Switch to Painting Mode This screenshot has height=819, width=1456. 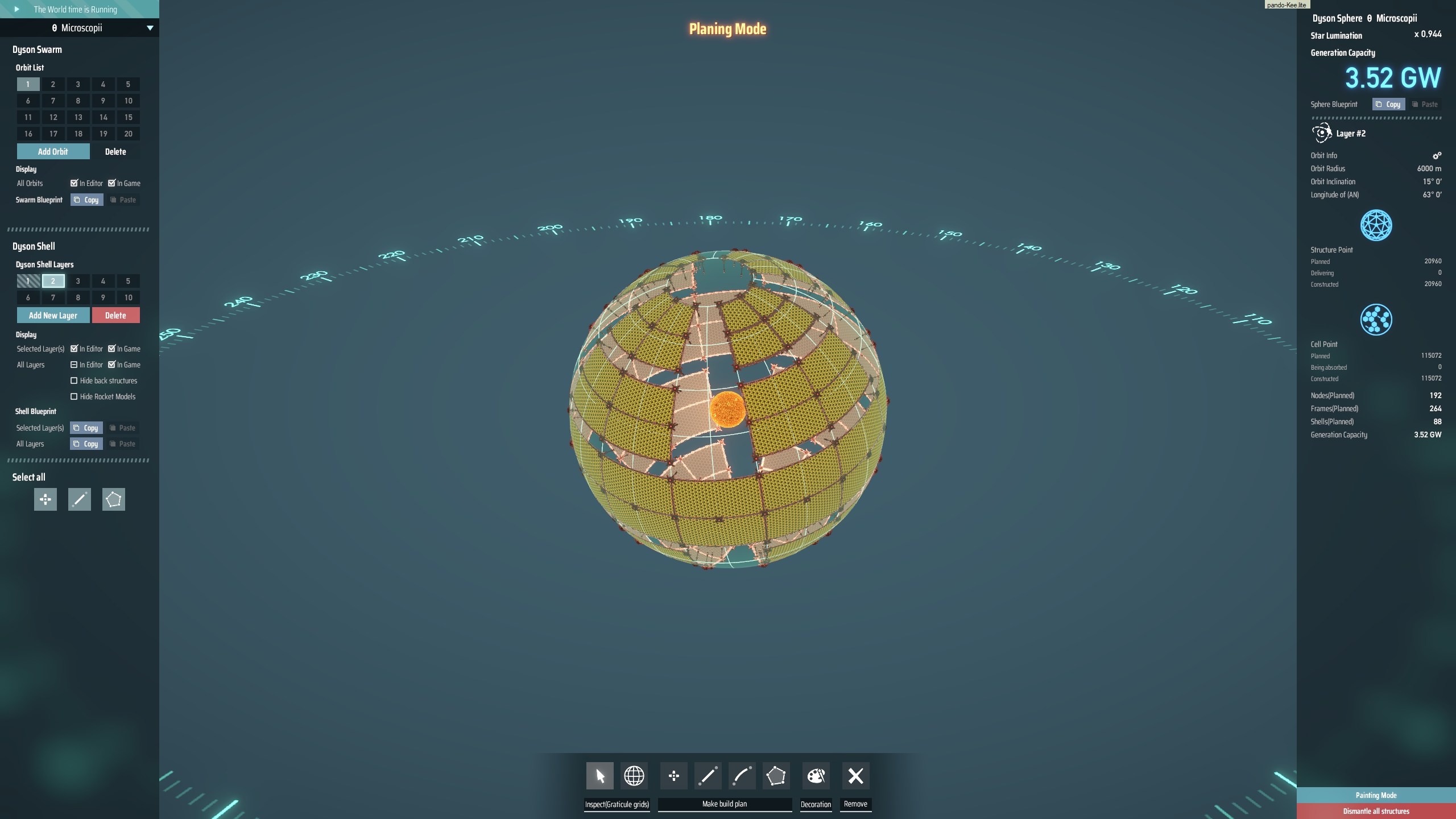coord(1375,795)
